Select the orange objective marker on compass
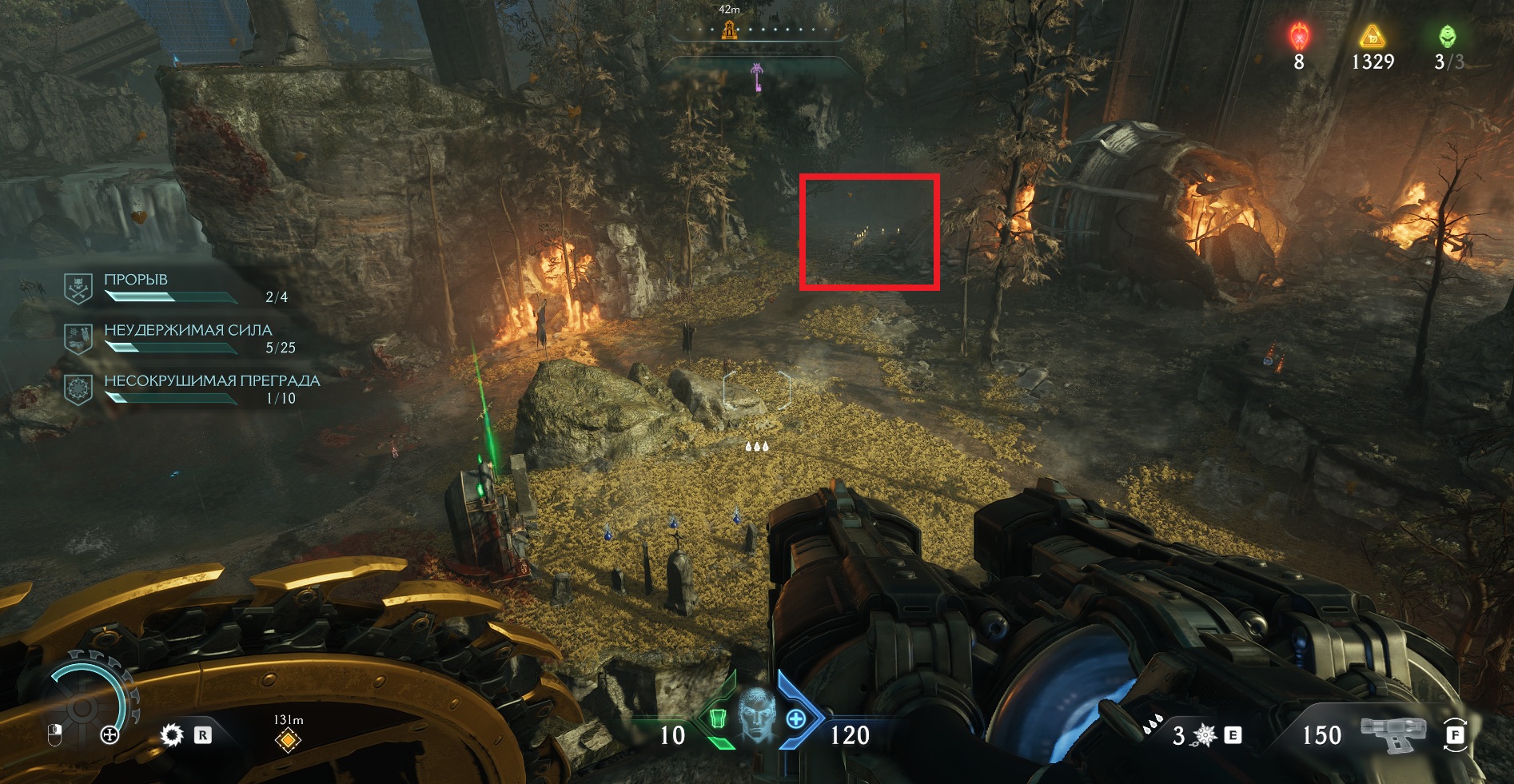Image resolution: width=1514 pixels, height=784 pixels. tap(729, 30)
